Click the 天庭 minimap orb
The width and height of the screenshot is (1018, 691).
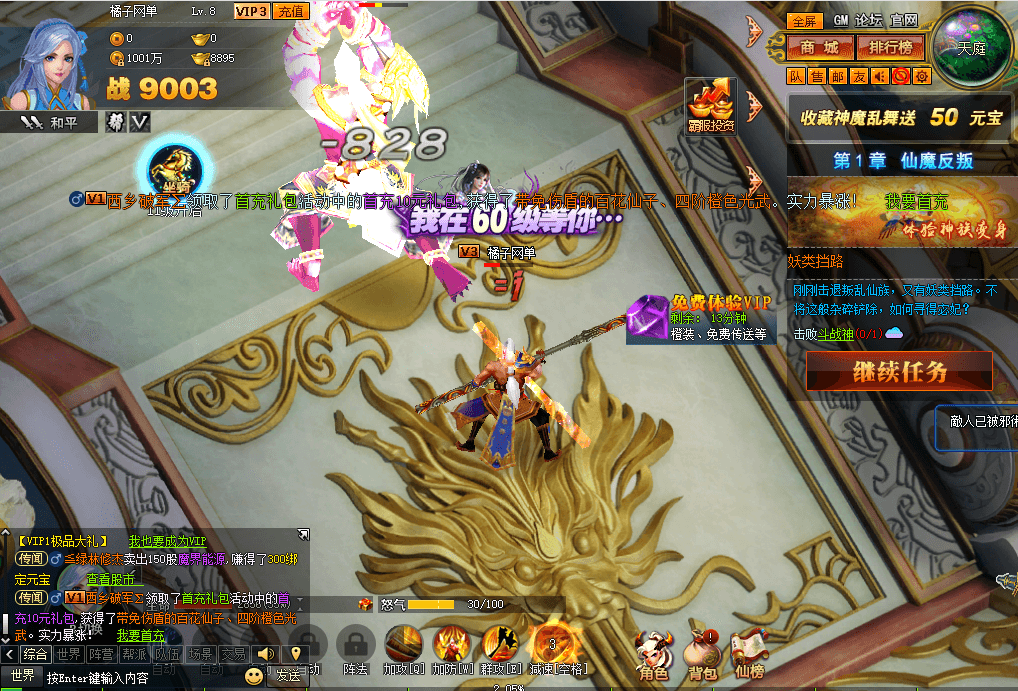click(x=971, y=45)
